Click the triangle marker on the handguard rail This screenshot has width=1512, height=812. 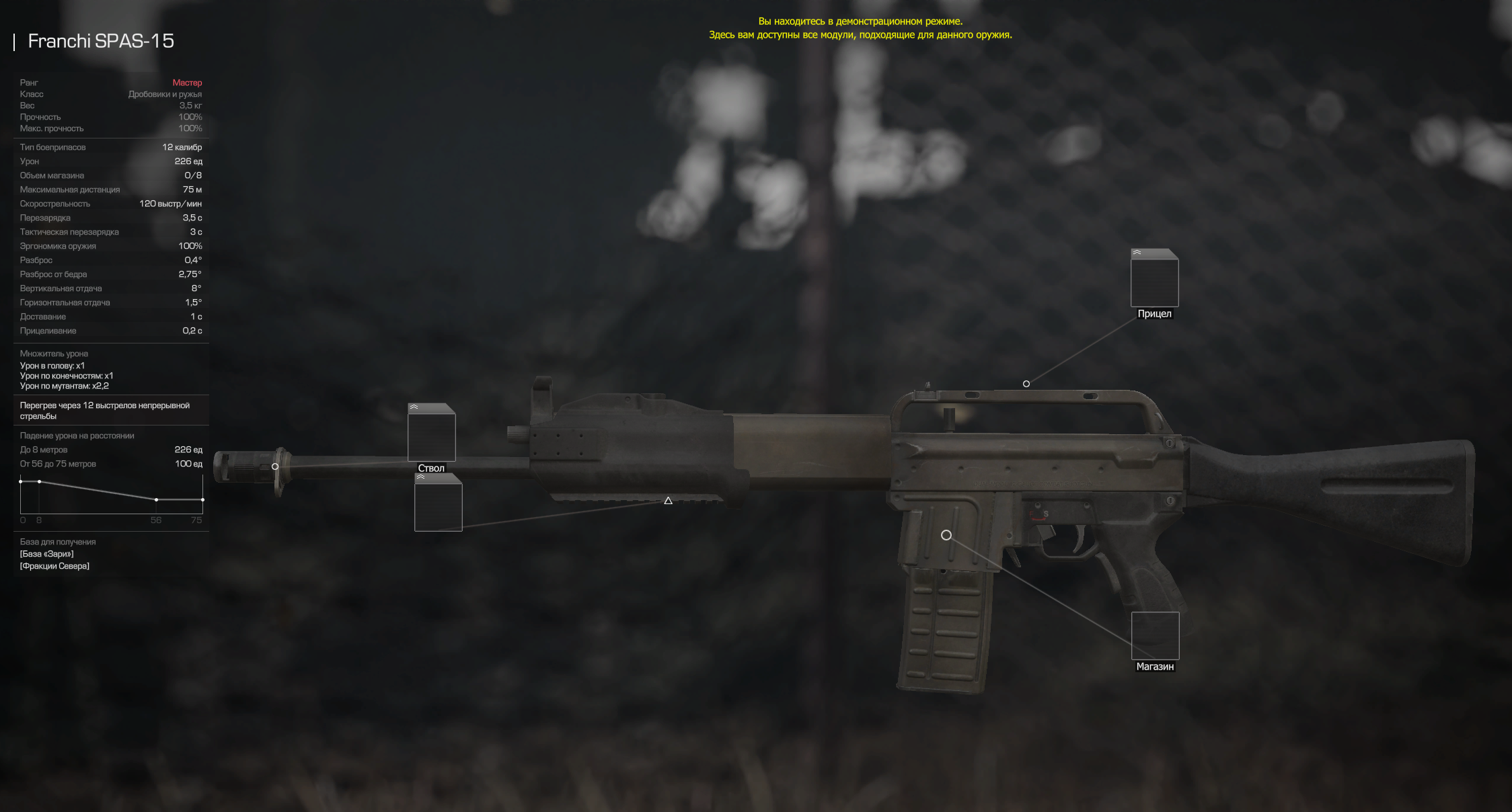[x=668, y=501]
